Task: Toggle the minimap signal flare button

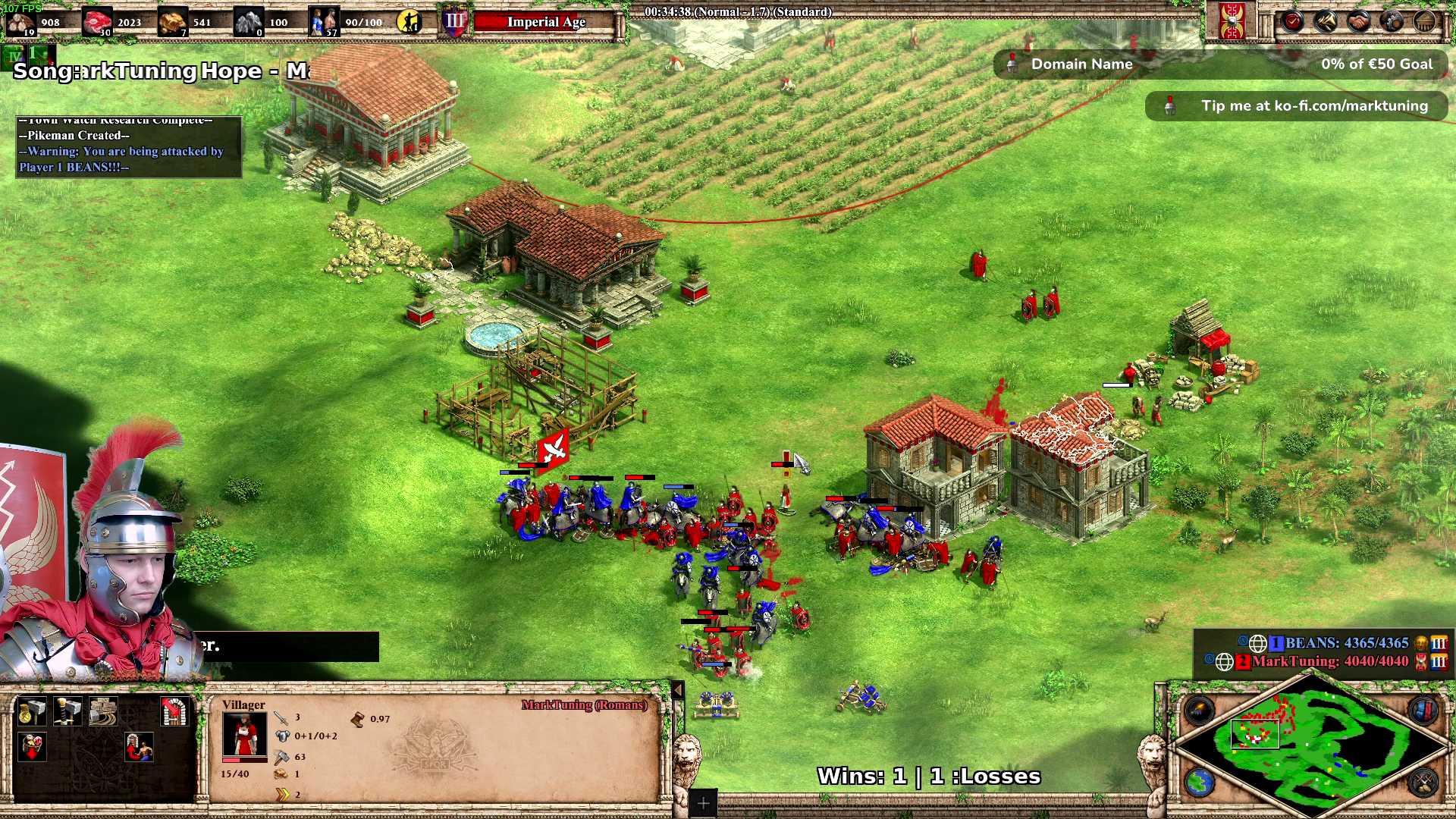Action: [1200, 711]
